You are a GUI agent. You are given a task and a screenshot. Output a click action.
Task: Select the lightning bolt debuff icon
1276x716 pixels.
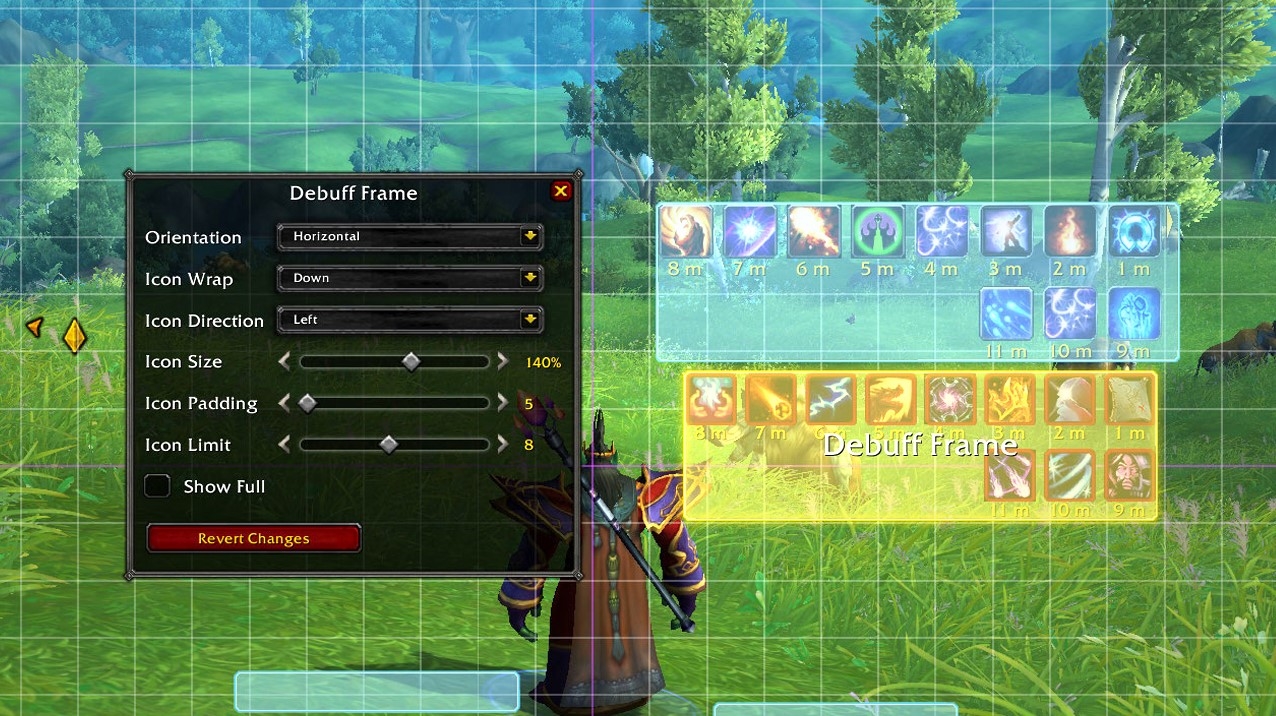pos(831,401)
